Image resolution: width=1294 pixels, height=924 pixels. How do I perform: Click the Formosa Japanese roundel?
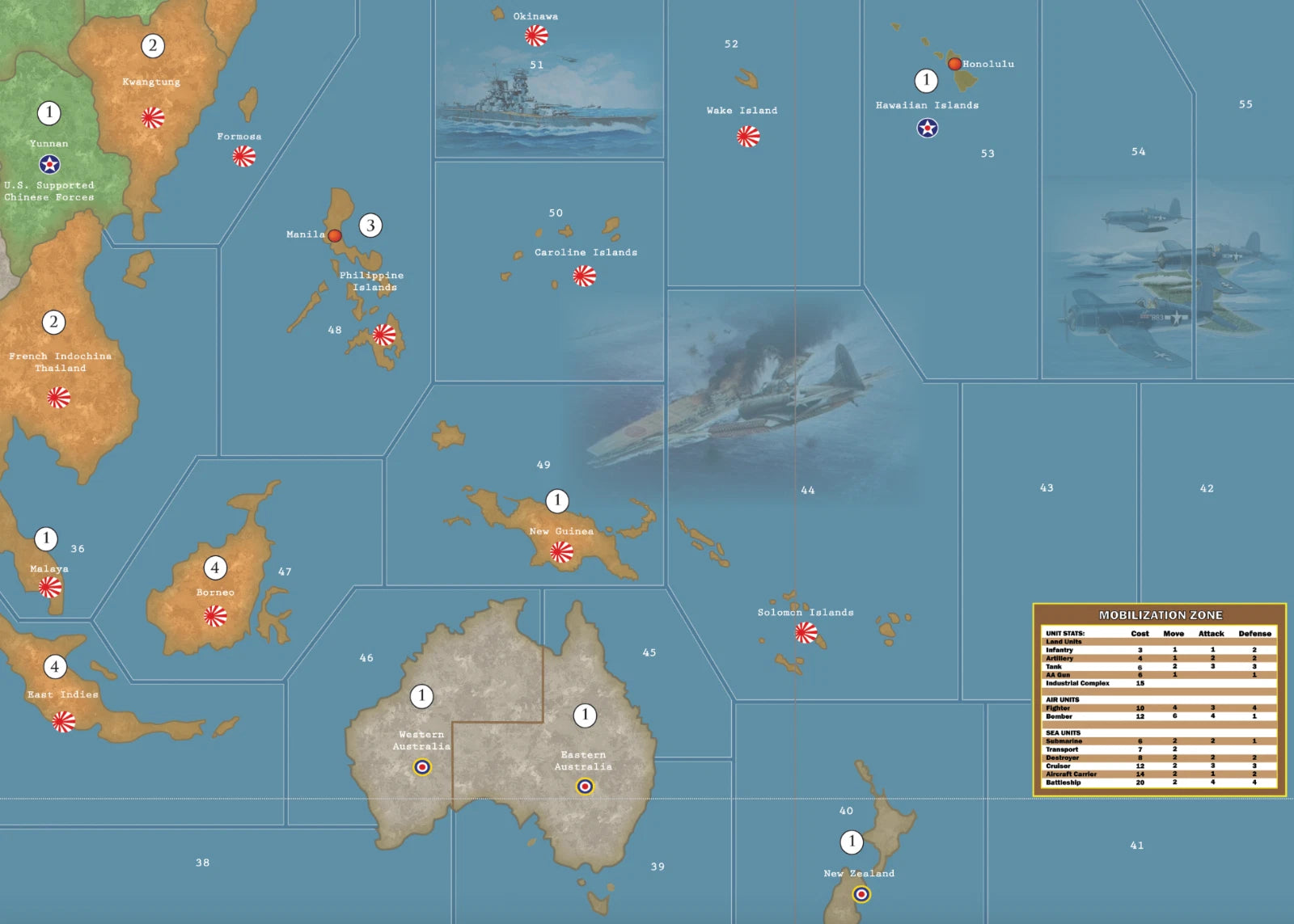(244, 156)
